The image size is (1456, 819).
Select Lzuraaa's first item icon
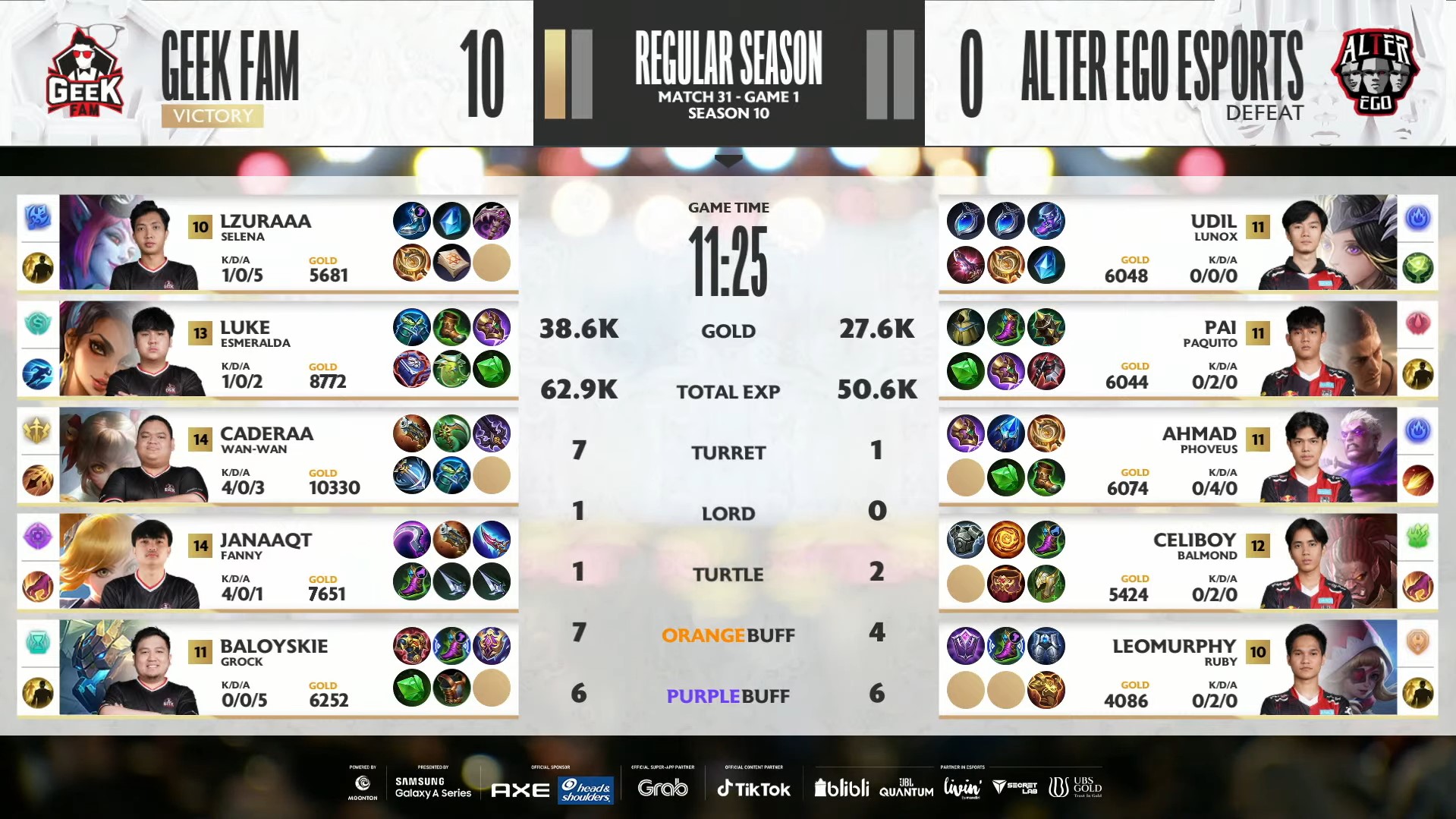pos(412,221)
